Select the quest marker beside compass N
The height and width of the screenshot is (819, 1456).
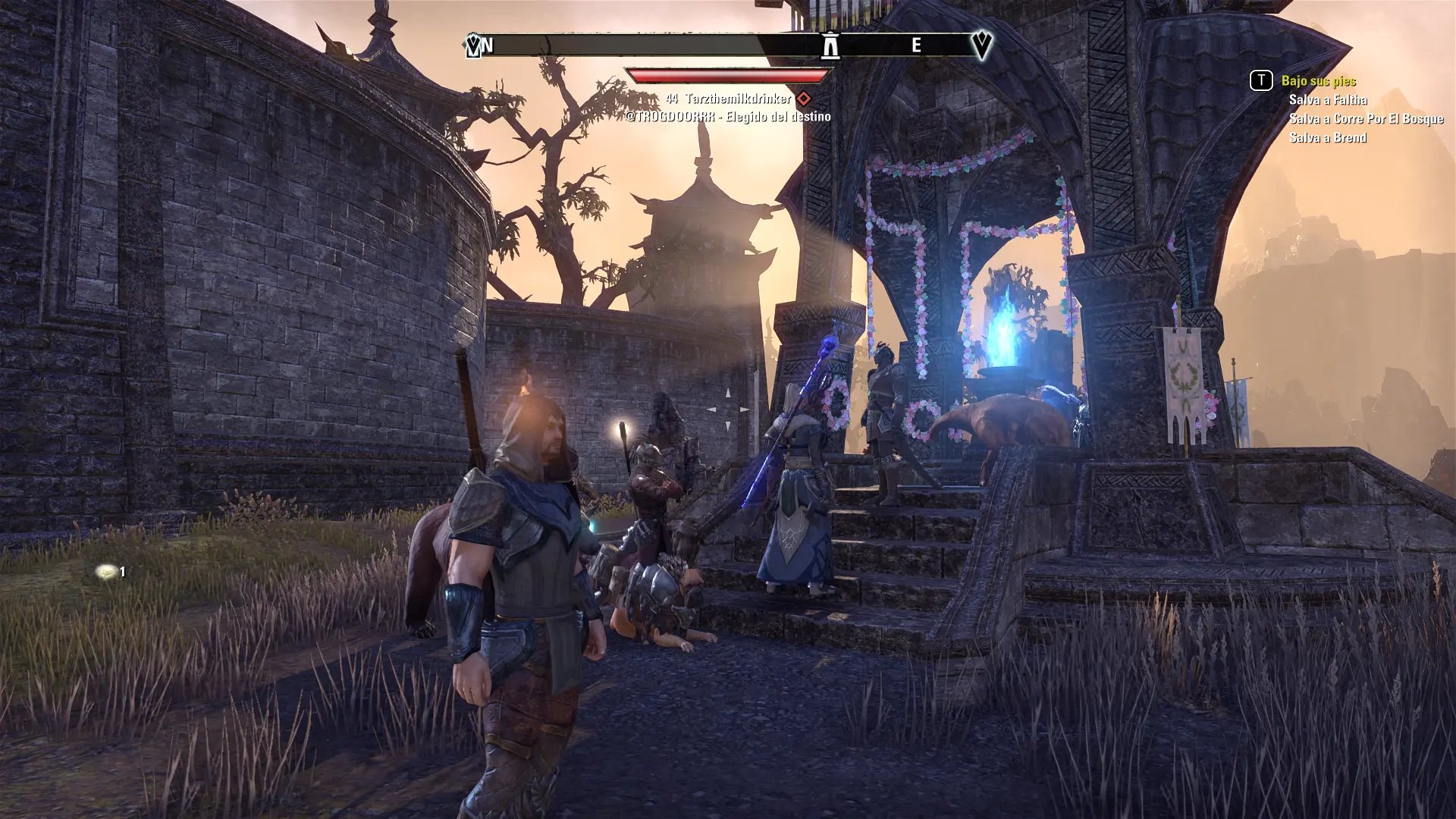click(473, 46)
